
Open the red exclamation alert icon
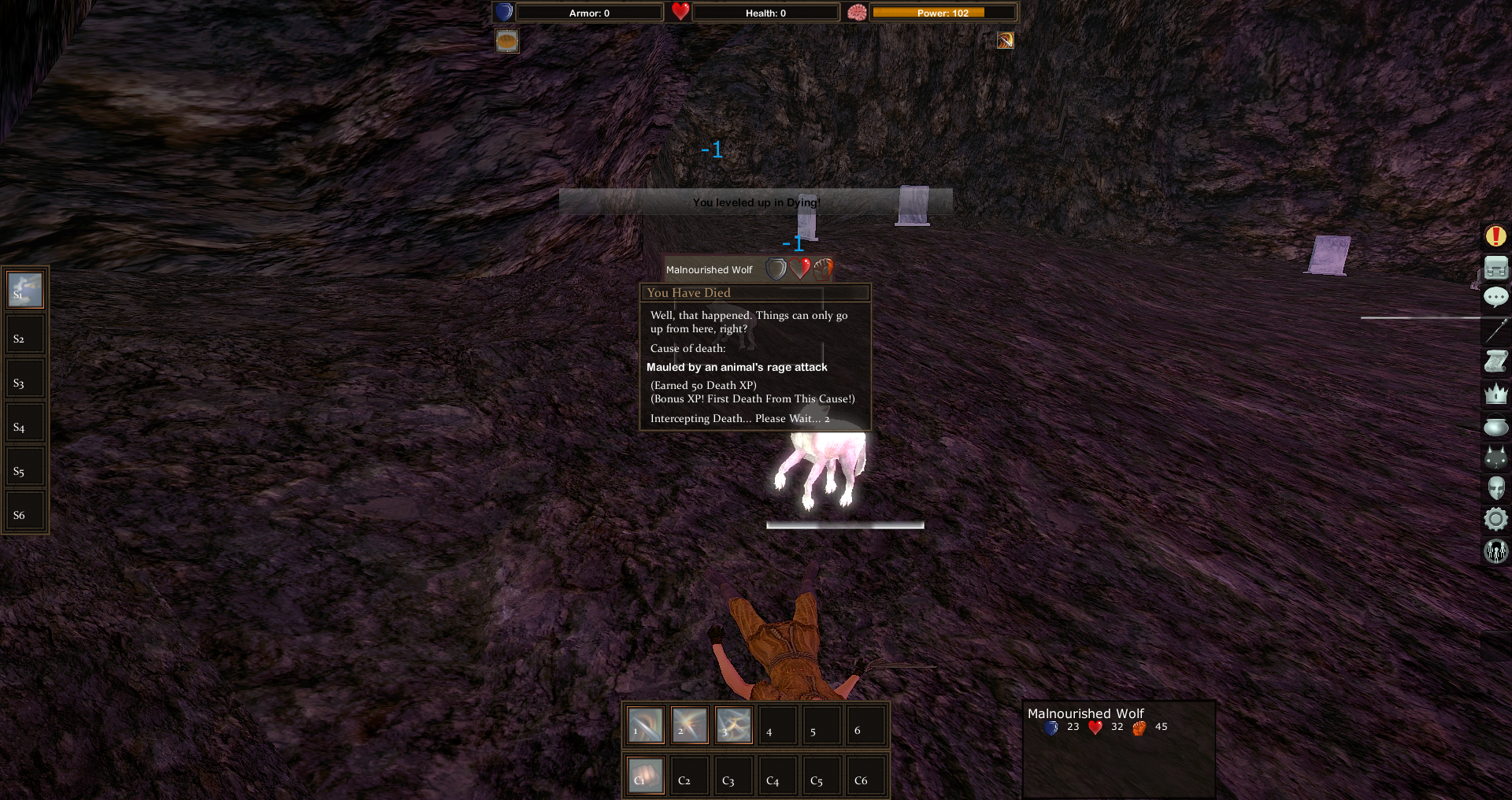tap(1495, 235)
